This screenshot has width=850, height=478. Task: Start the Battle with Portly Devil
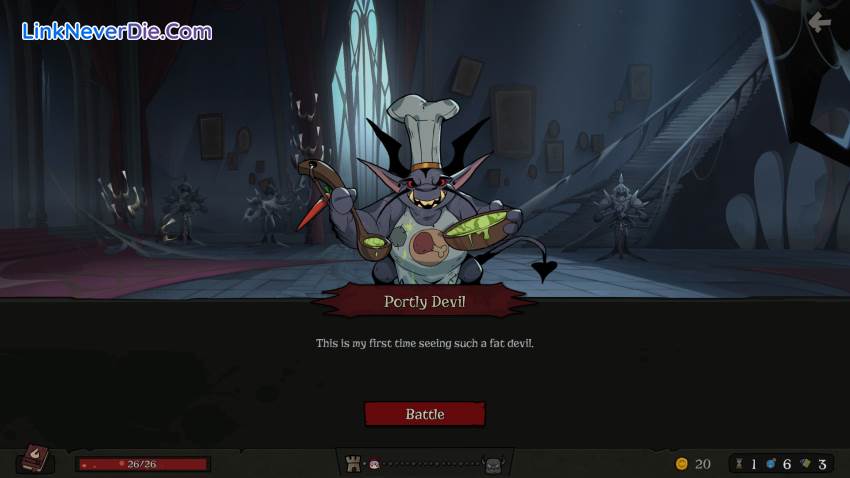(424, 414)
